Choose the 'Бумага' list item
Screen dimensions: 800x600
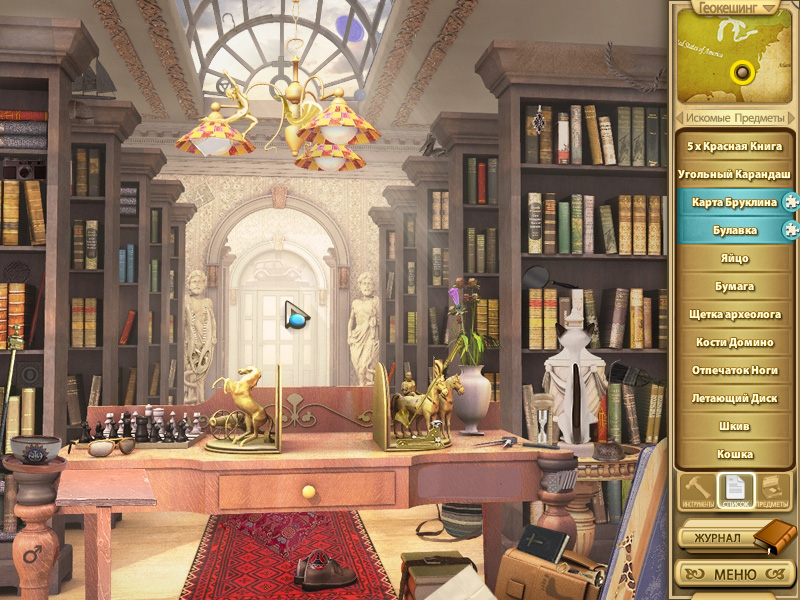[x=734, y=286]
